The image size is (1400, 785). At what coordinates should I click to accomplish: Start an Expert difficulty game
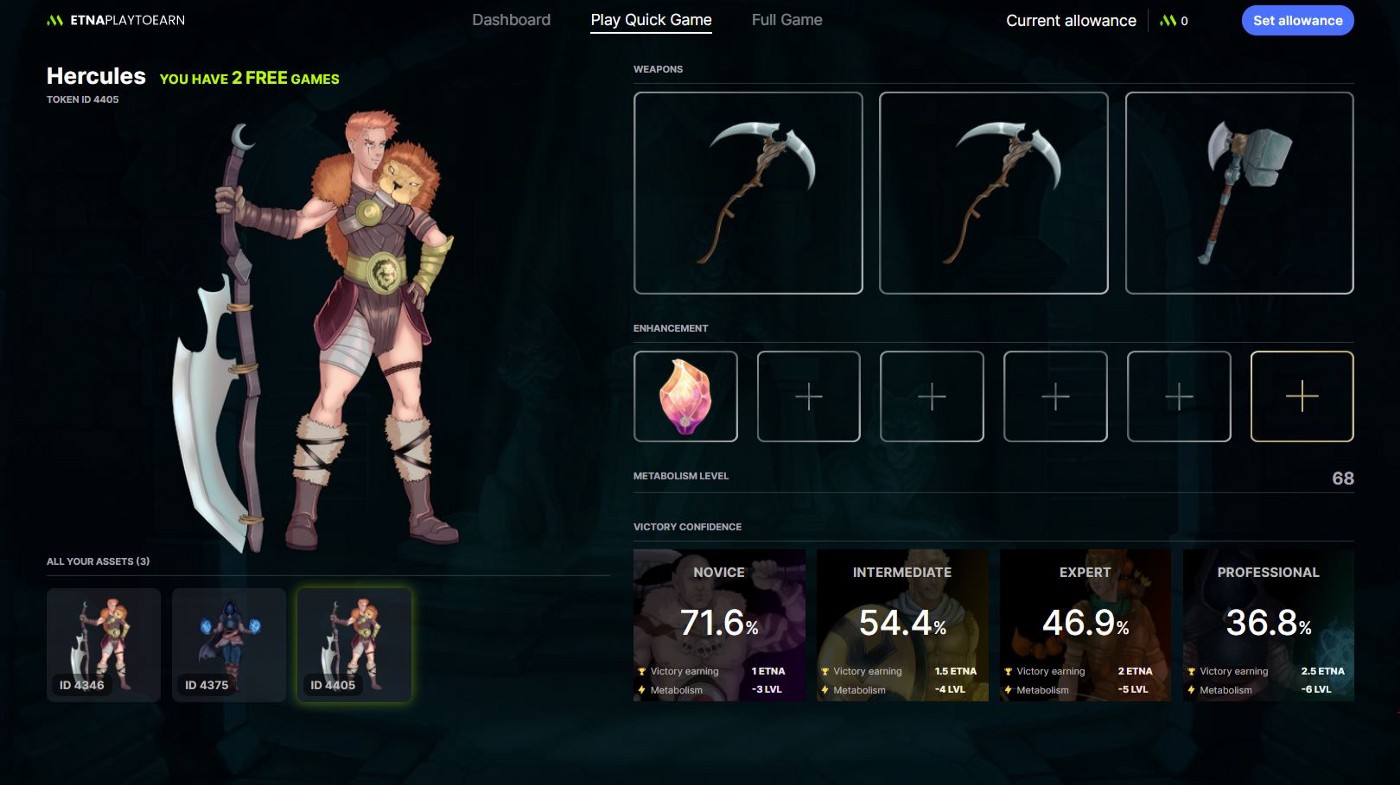click(x=1085, y=624)
